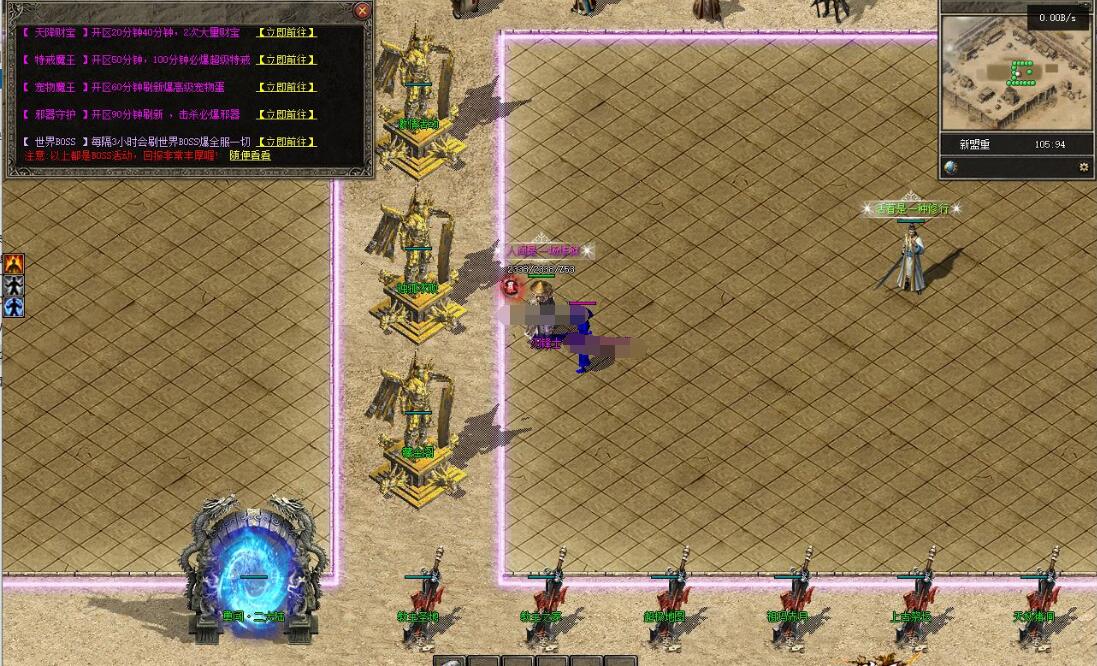Open the gear settings below the minimap
The image size is (1097, 666).
tap(1083, 168)
